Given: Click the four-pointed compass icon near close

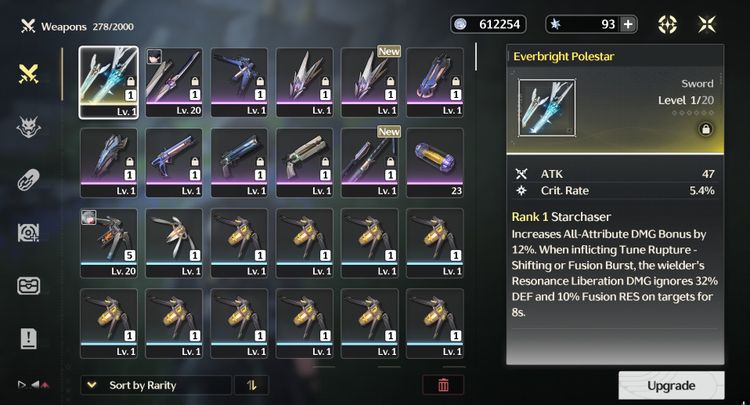Looking at the screenshot, I should click(667, 25).
